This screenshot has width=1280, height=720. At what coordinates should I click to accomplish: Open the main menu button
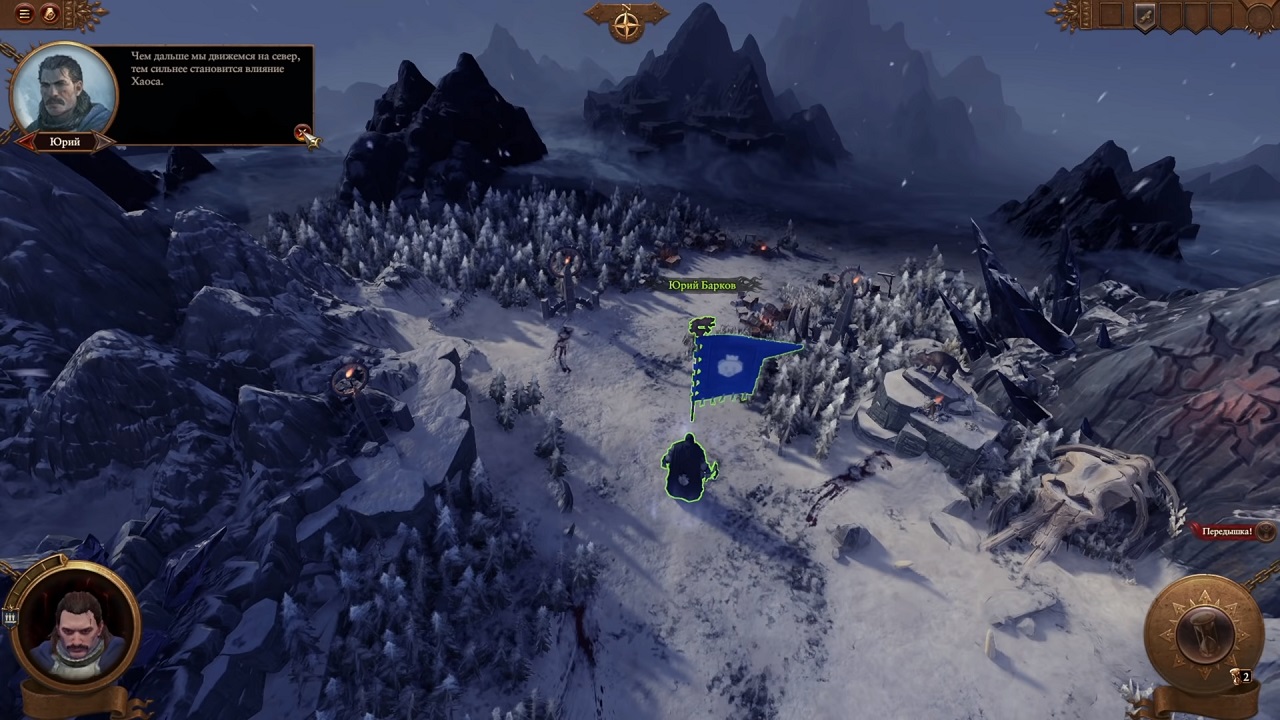click(x=25, y=14)
